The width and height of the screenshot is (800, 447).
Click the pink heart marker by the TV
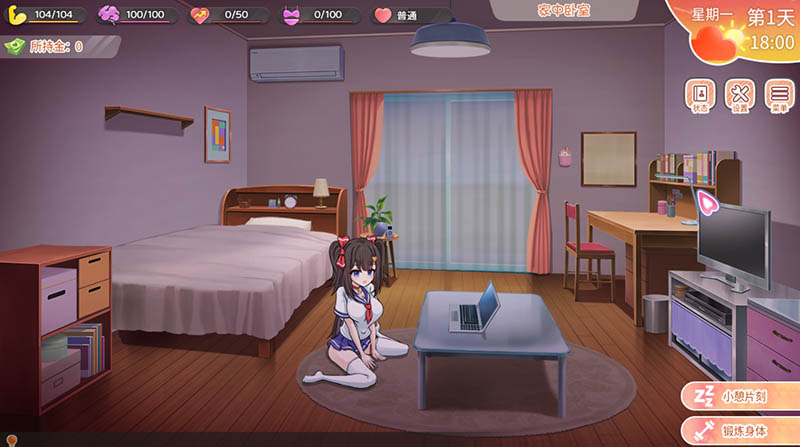tap(707, 203)
